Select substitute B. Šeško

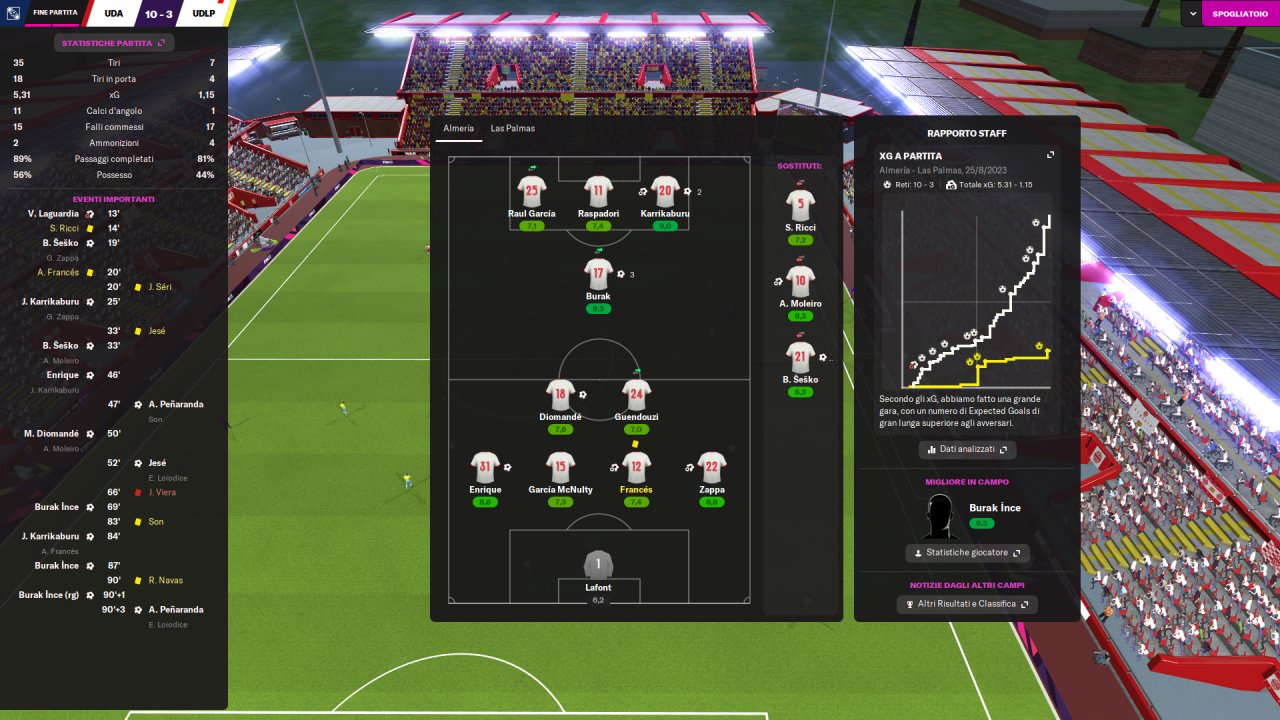(800, 357)
